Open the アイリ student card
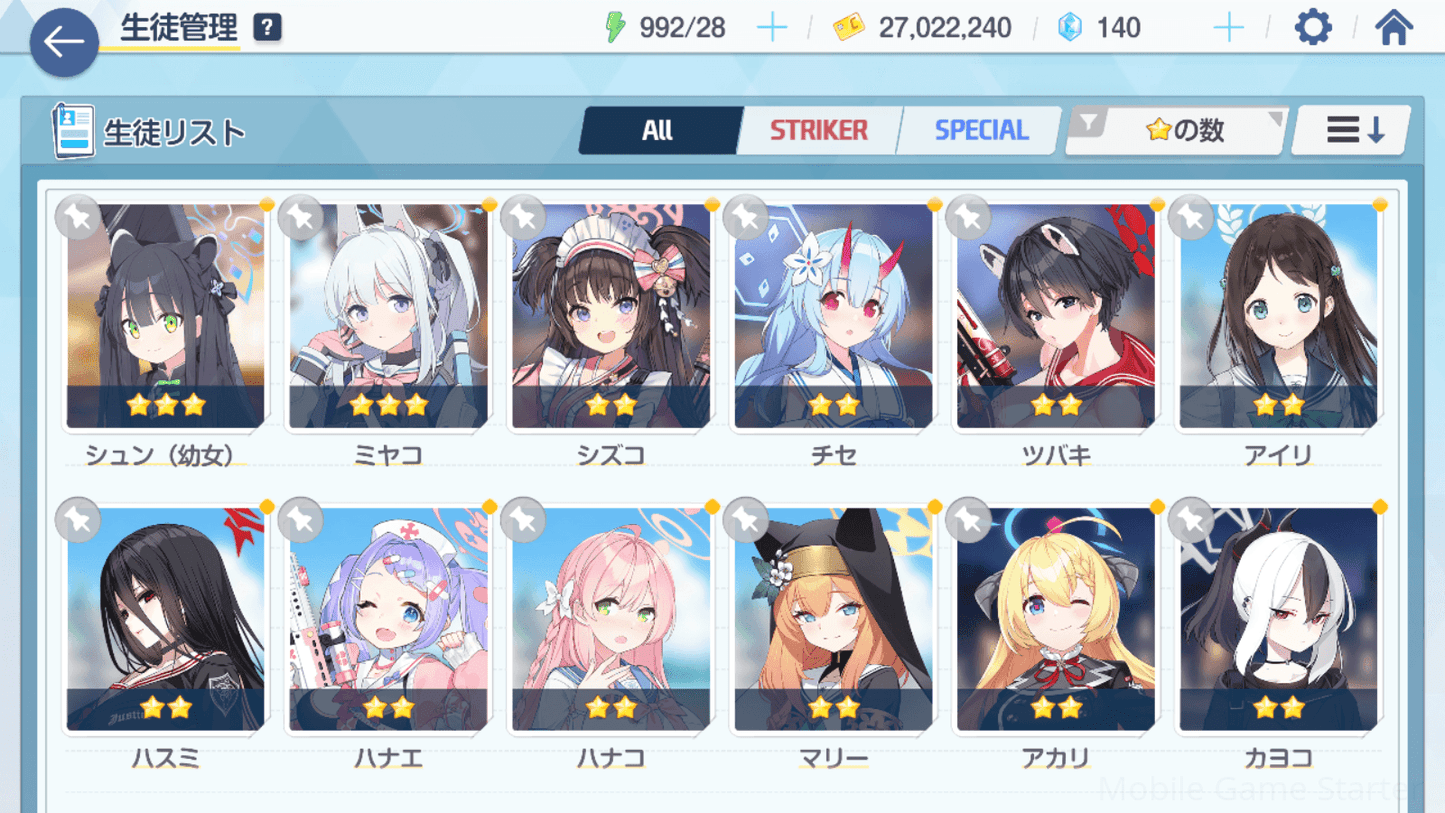This screenshot has width=1445, height=813. 1278,316
